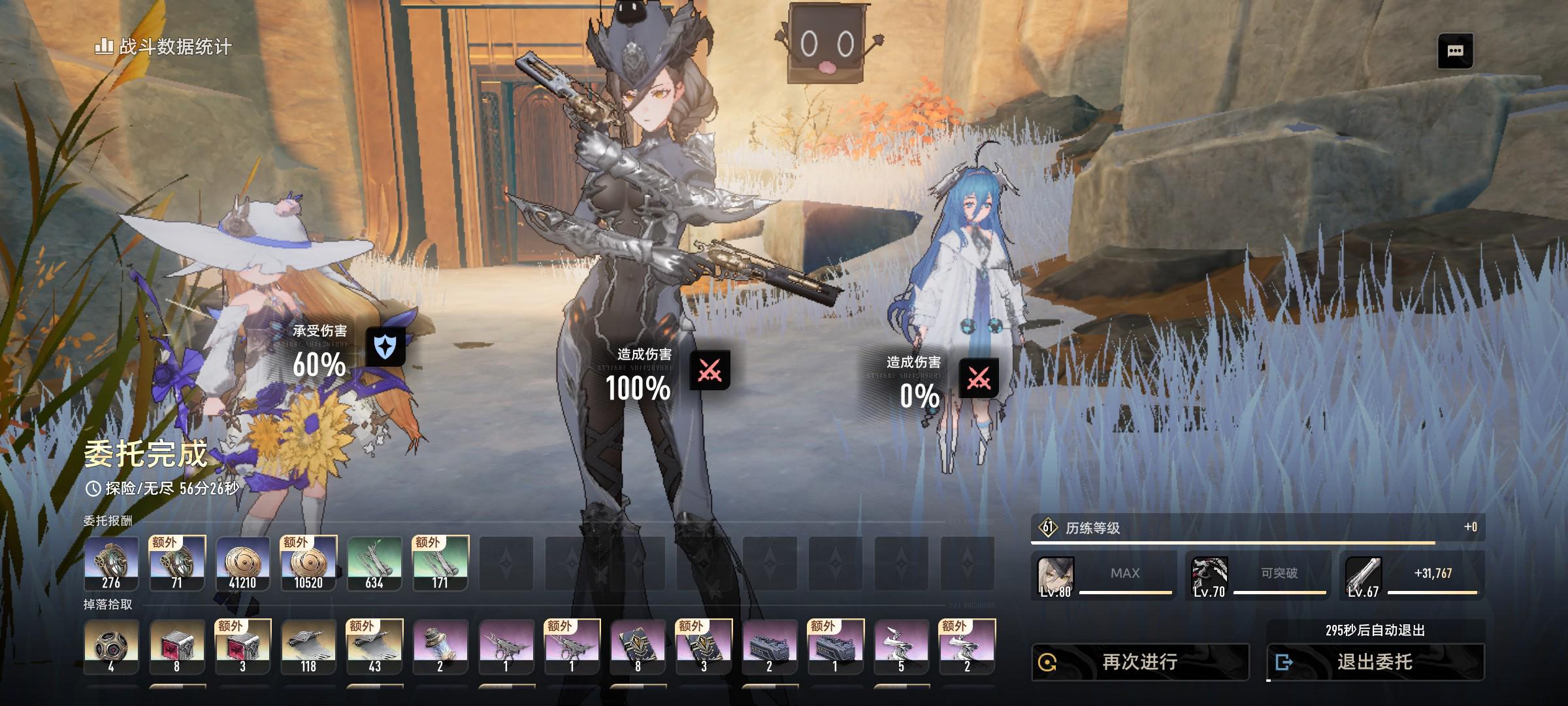The height and width of the screenshot is (706, 1568).
Task: Inspect the sphere drop with count 4
Action: coord(111,647)
